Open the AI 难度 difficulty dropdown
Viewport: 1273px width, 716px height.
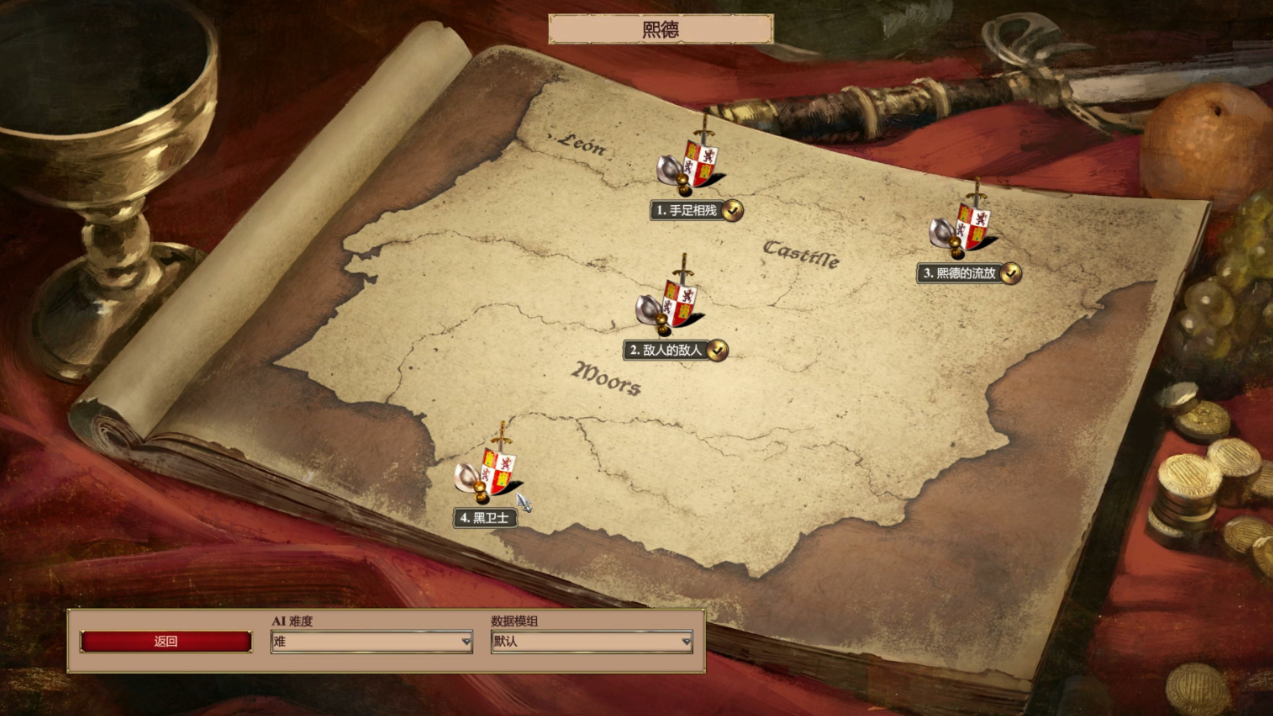tap(371, 642)
